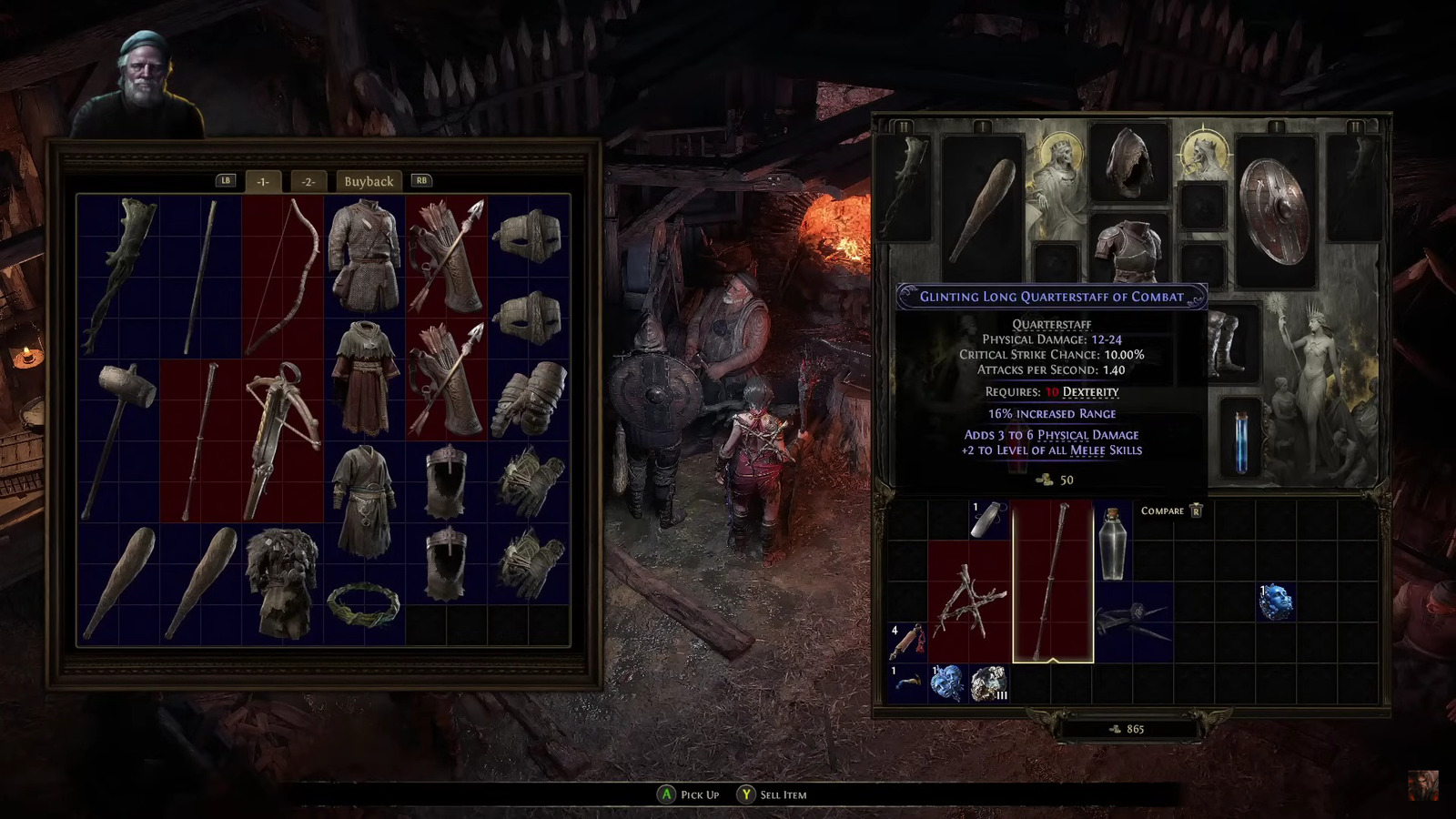Switch to the Buyback tab

pos(369,181)
